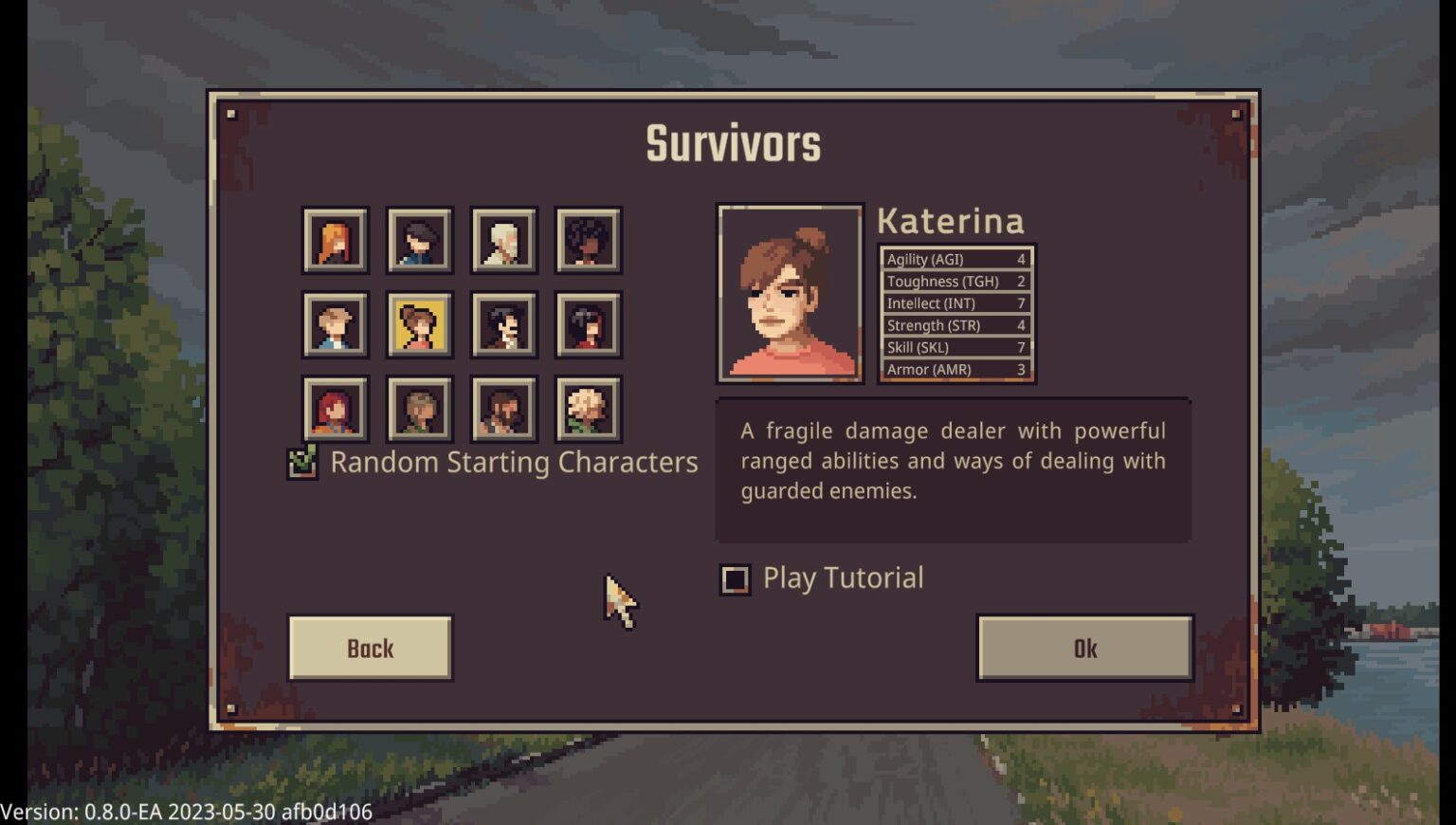Click the Back button
This screenshot has height=825, width=1456.
tap(369, 648)
